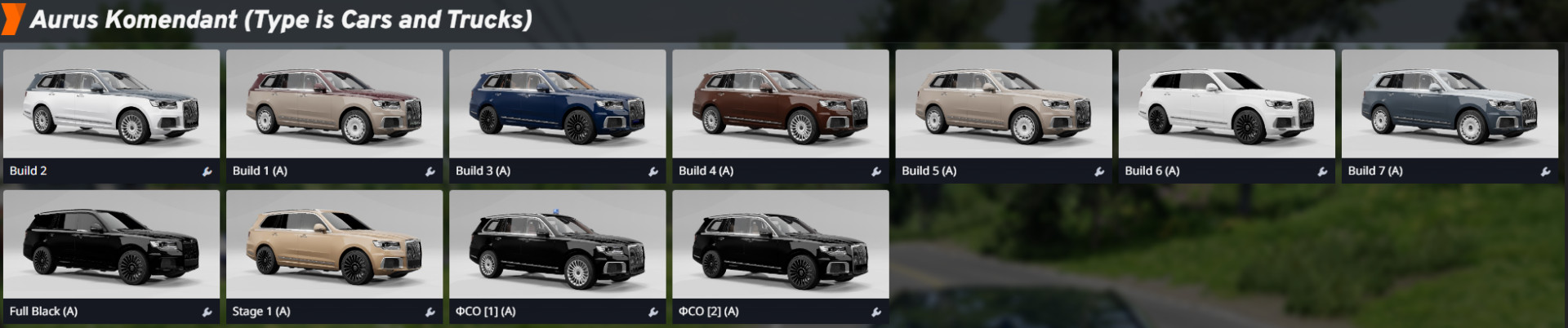Open the wrench icon on ФСО [2] (A)
1568x328 pixels.
tap(876, 312)
